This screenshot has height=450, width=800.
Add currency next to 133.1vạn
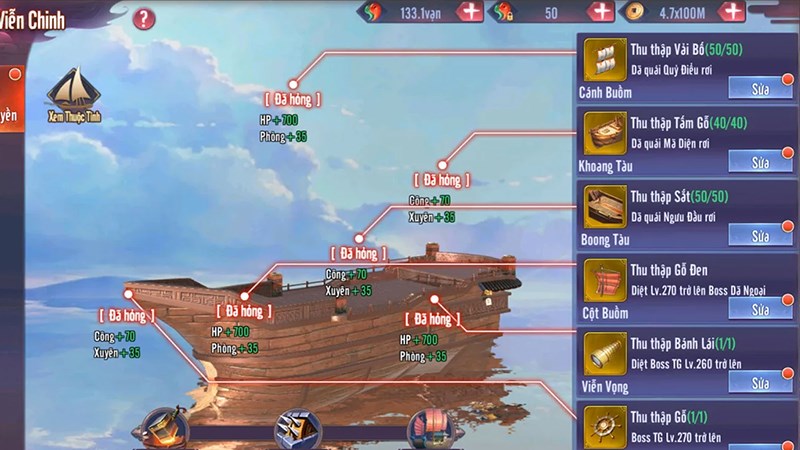(x=470, y=12)
